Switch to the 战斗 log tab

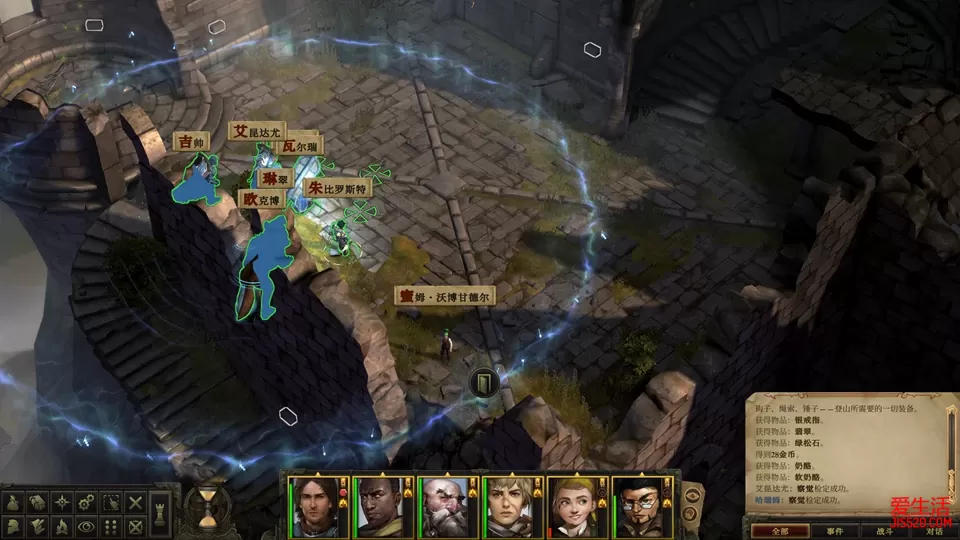[x=886, y=531]
